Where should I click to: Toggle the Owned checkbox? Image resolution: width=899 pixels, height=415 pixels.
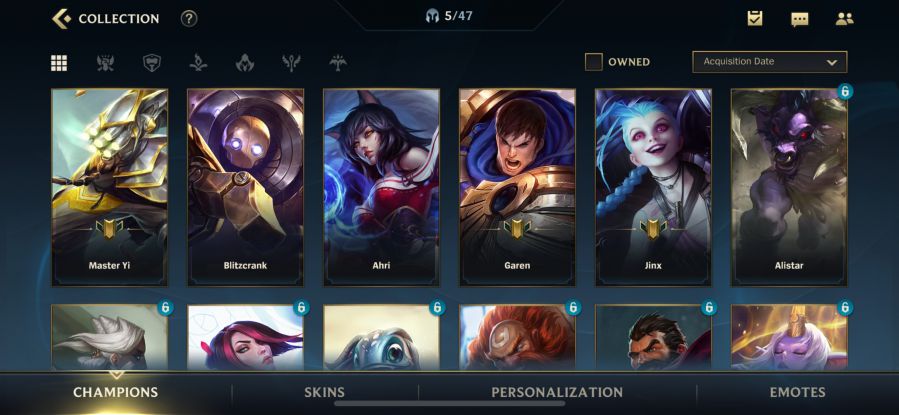(x=594, y=62)
